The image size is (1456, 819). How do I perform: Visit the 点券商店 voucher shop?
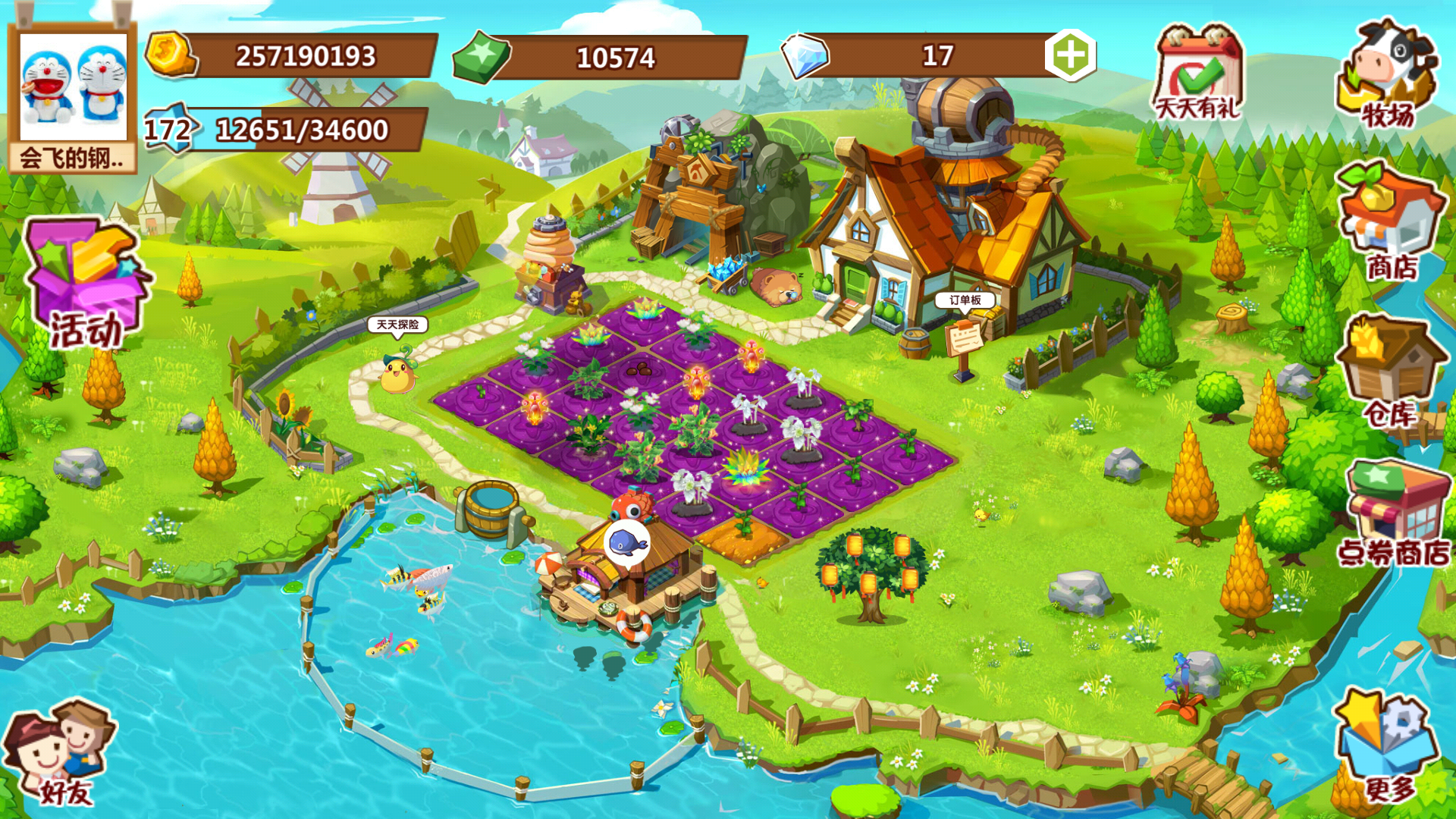click(x=1394, y=516)
